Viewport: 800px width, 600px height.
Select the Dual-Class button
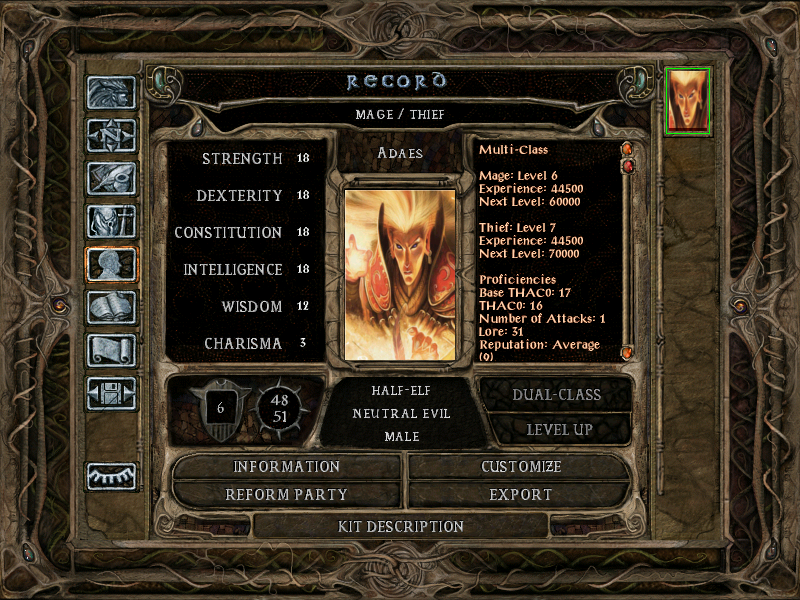pyautogui.click(x=556, y=394)
